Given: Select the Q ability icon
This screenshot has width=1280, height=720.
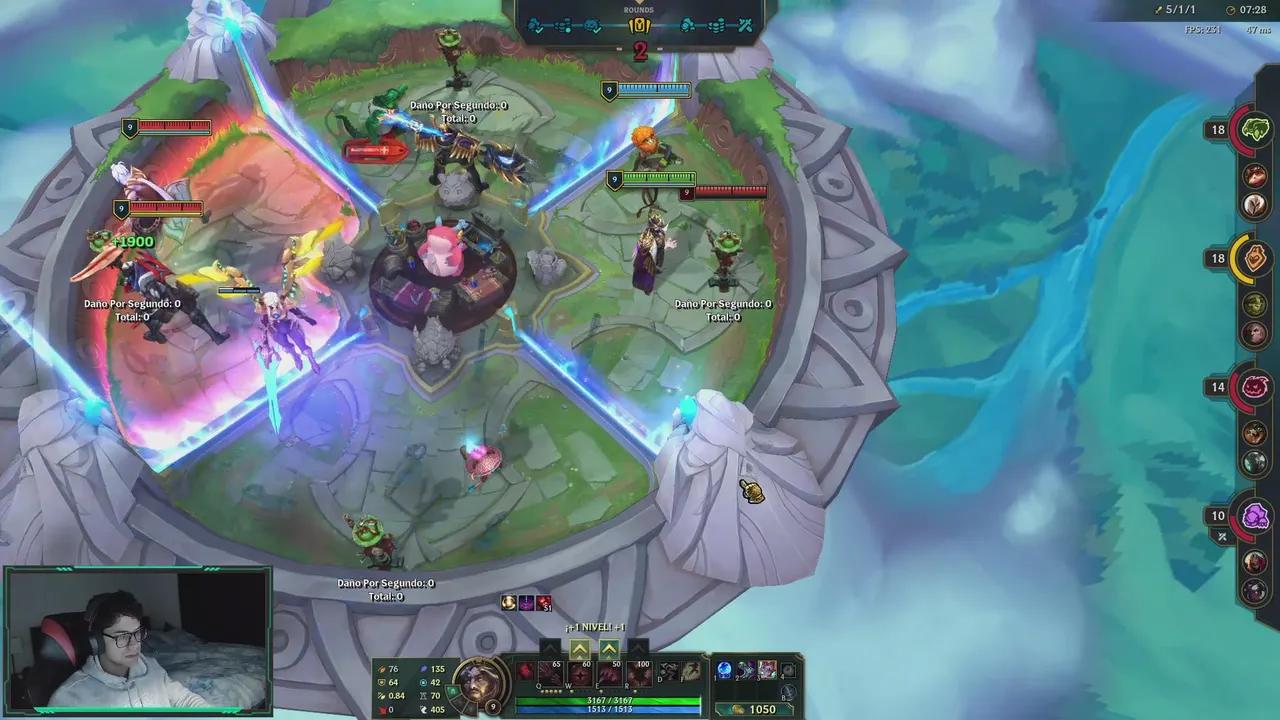Looking at the screenshot, I should pyautogui.click(x=550, y=674).
